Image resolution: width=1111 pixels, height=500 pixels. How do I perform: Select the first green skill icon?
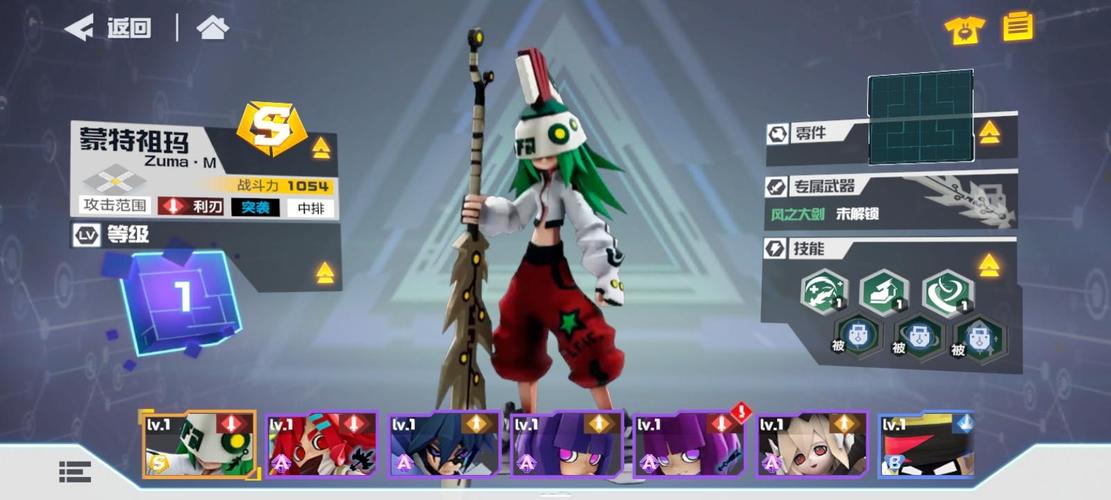coord(825,293)
